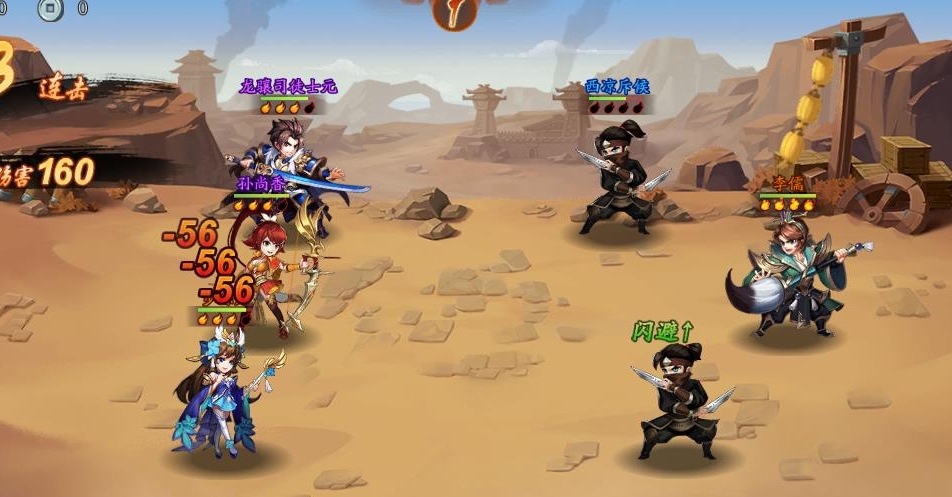The height and width of the screenshot is (497, 952).
Task: Click the silver coin currency icon
Action: click(49, 8)
